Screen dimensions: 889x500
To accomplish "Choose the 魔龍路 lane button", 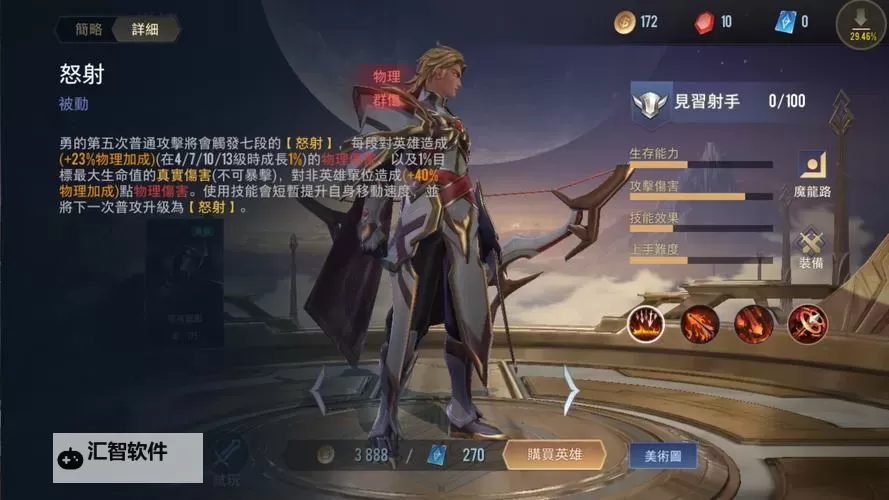I will click(811, 172).
